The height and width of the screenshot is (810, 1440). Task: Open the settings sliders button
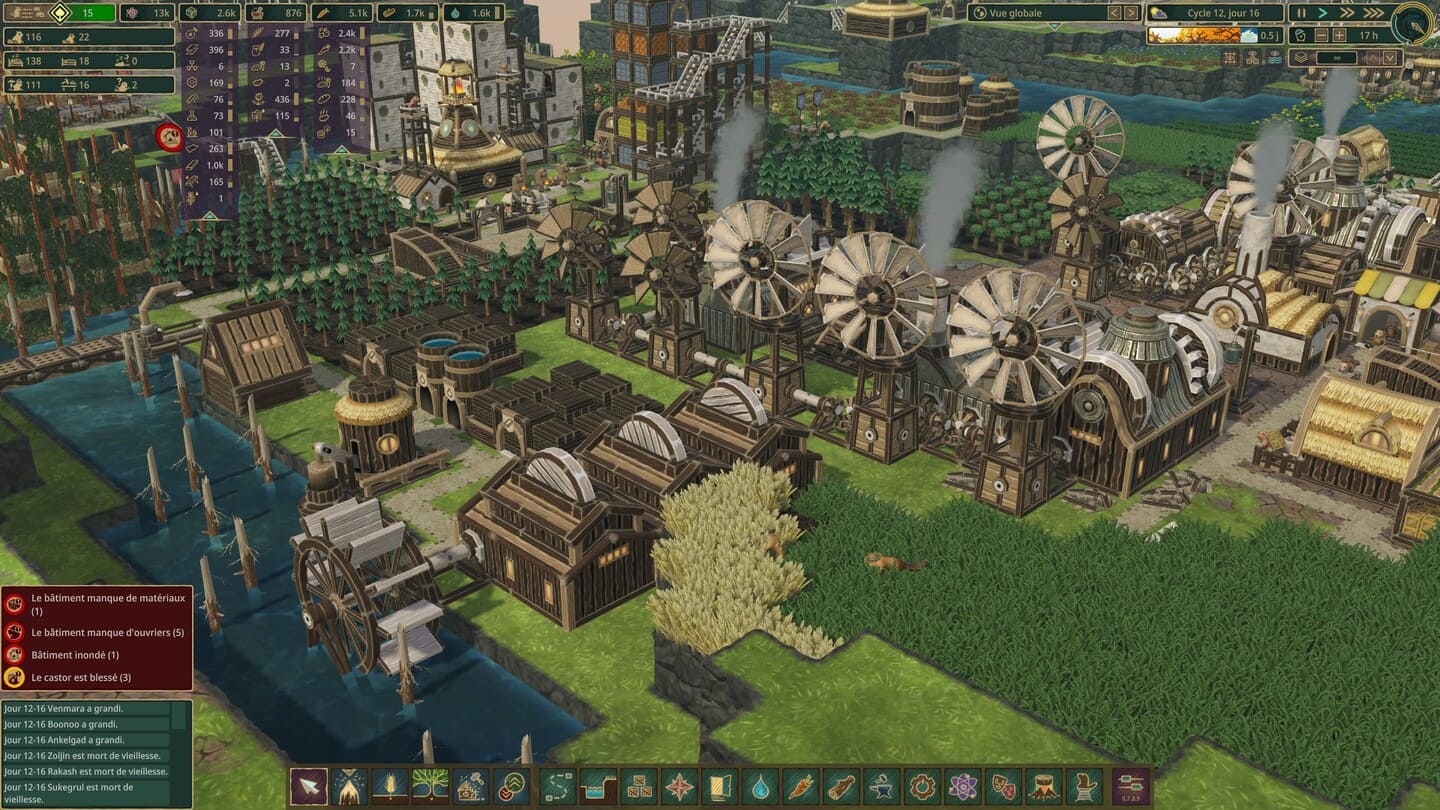coord(1132,786)
